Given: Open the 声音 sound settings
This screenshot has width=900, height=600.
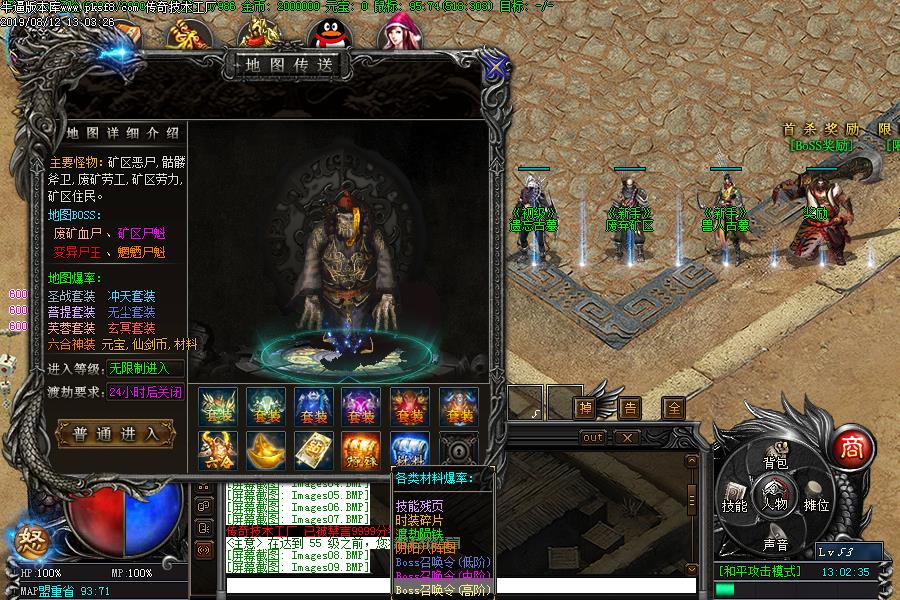Looking at the screenshot, I should 775,544.
